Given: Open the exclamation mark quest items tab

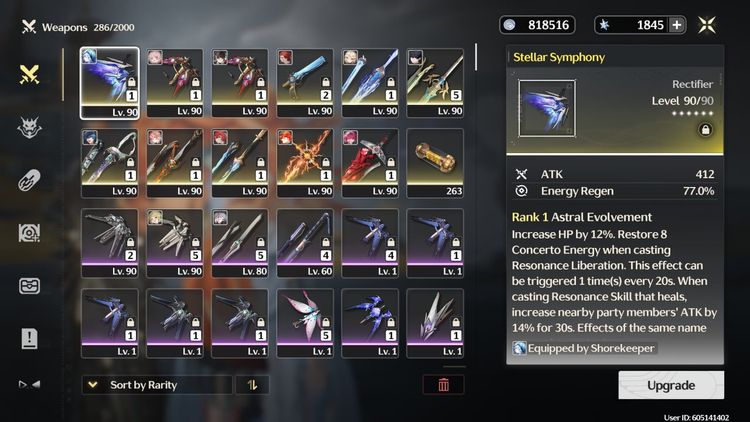Looking at the screenshot, I should [29, 339].
